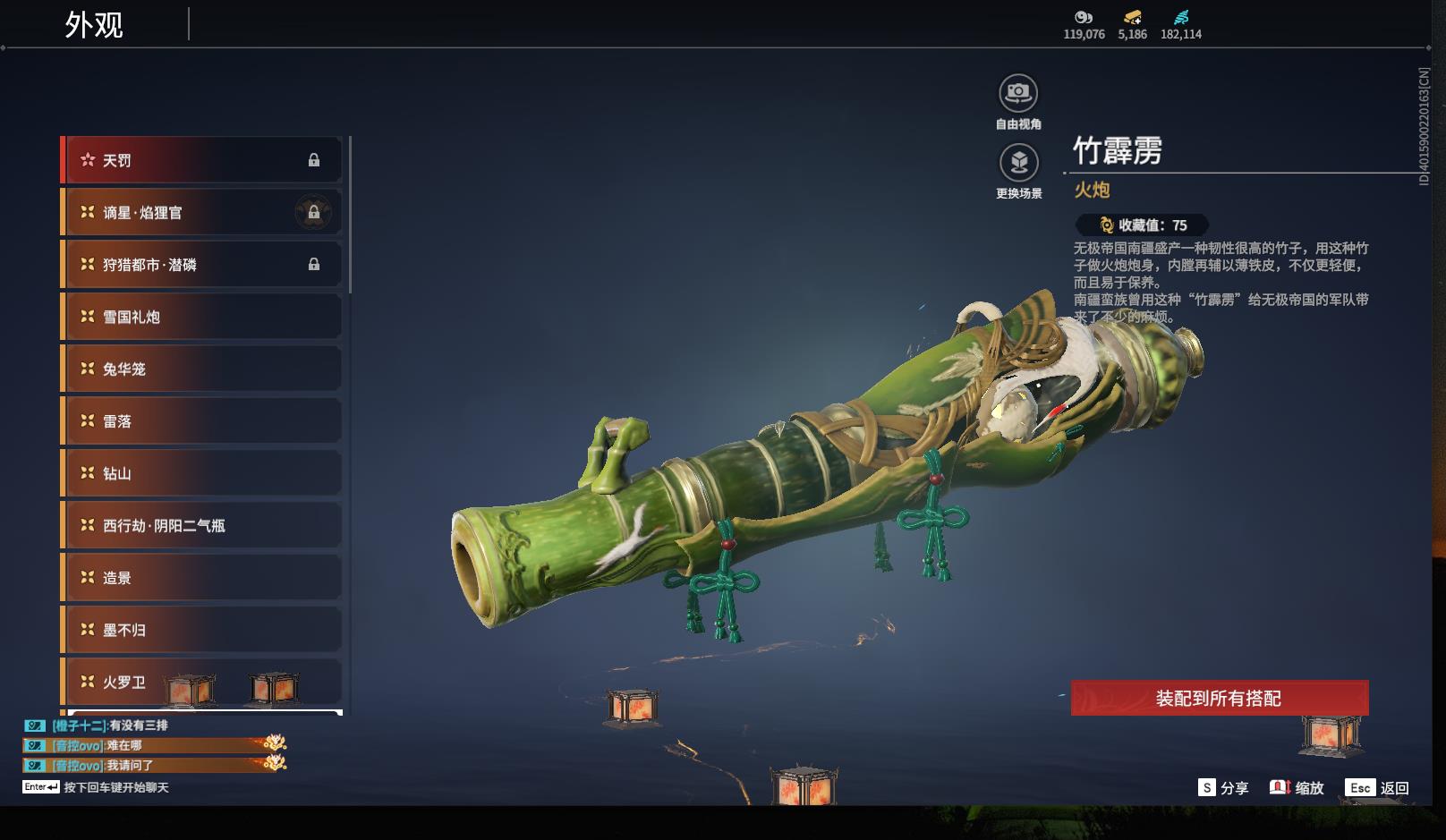Select the 狩猎都市·潜磷 skin
Viewport: 1446px width, 840px height.
click(x=202, y=265)
